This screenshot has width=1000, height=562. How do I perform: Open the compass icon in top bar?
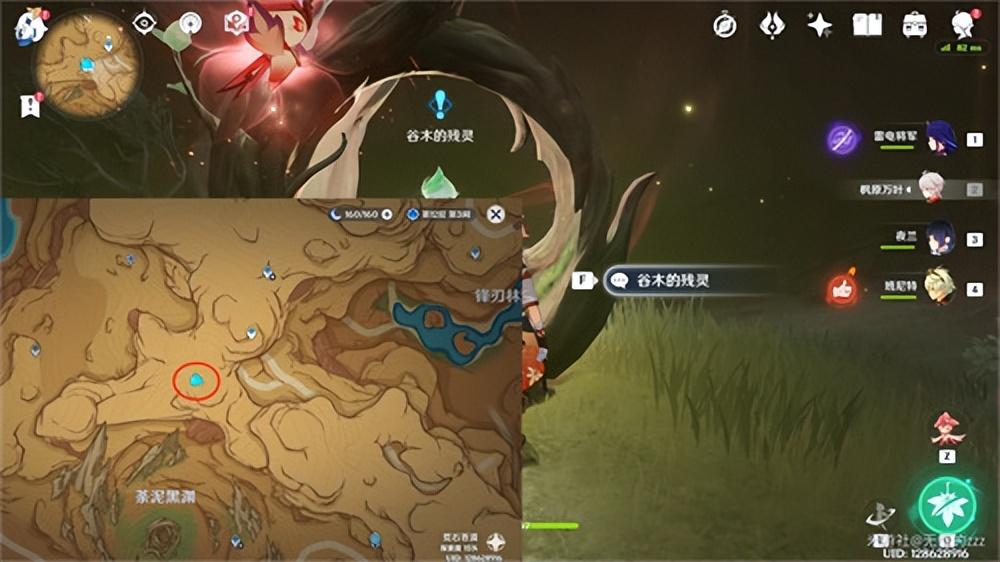(724, 26)
